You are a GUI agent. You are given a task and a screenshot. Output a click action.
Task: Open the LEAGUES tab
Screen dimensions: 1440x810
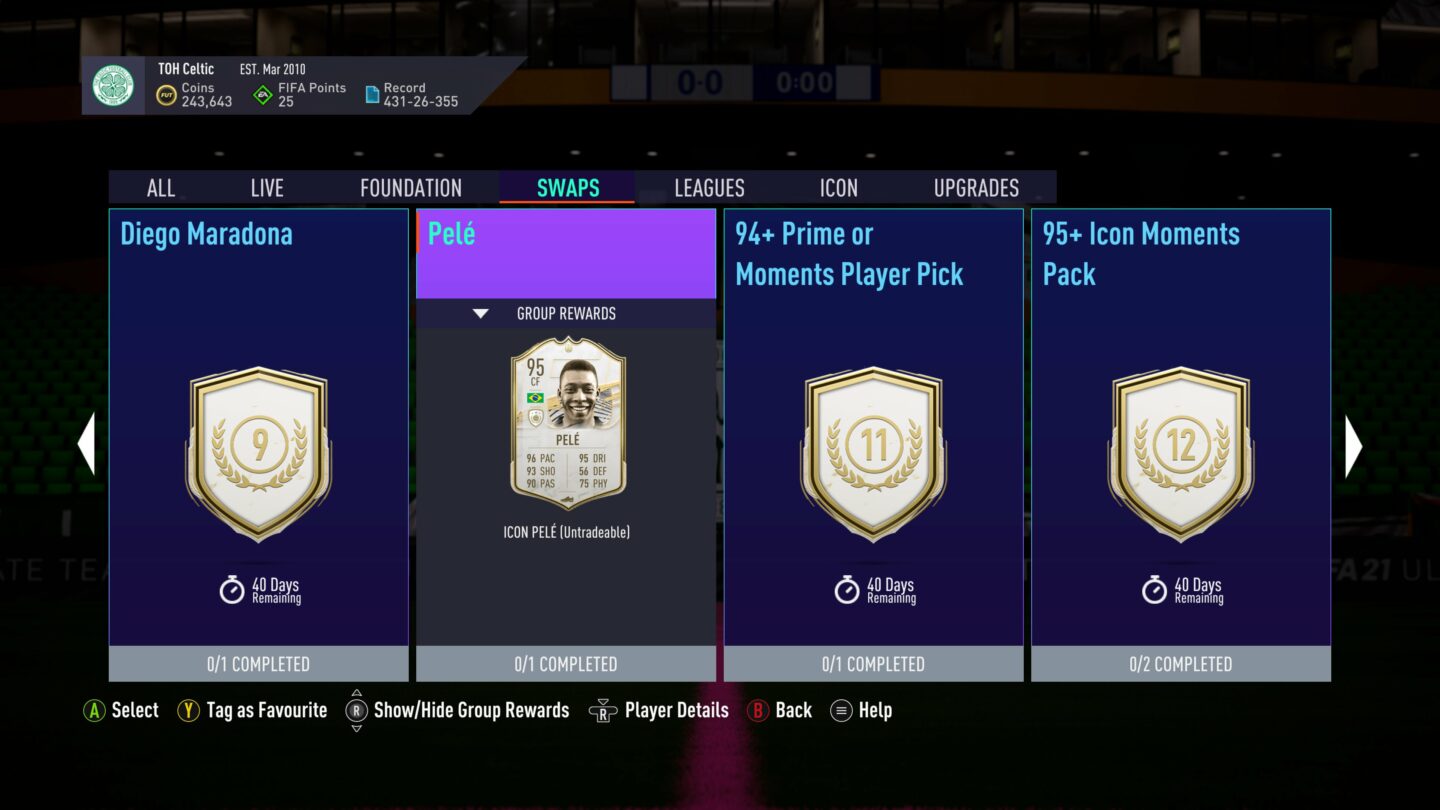(x=709, y=188)
